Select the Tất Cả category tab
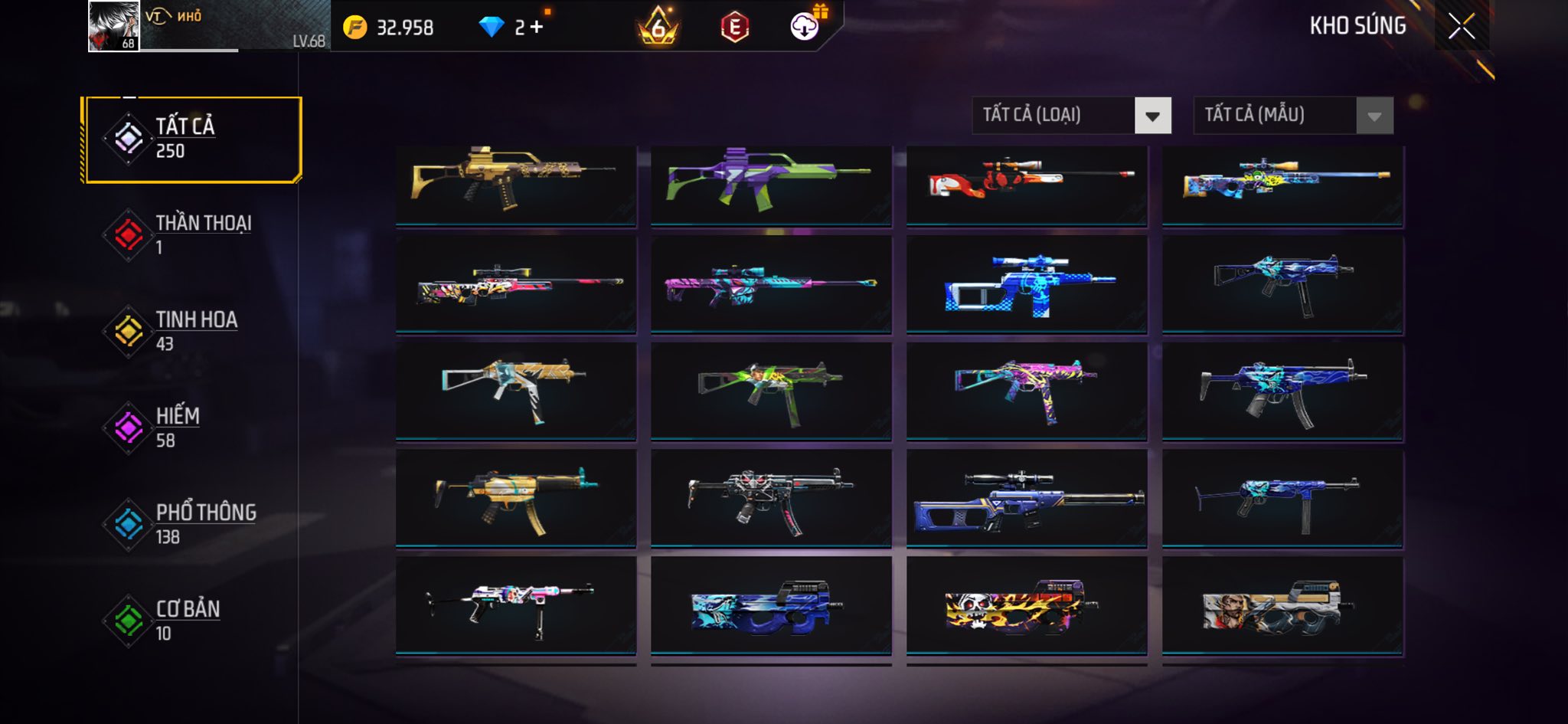 [x=191, y=139]
